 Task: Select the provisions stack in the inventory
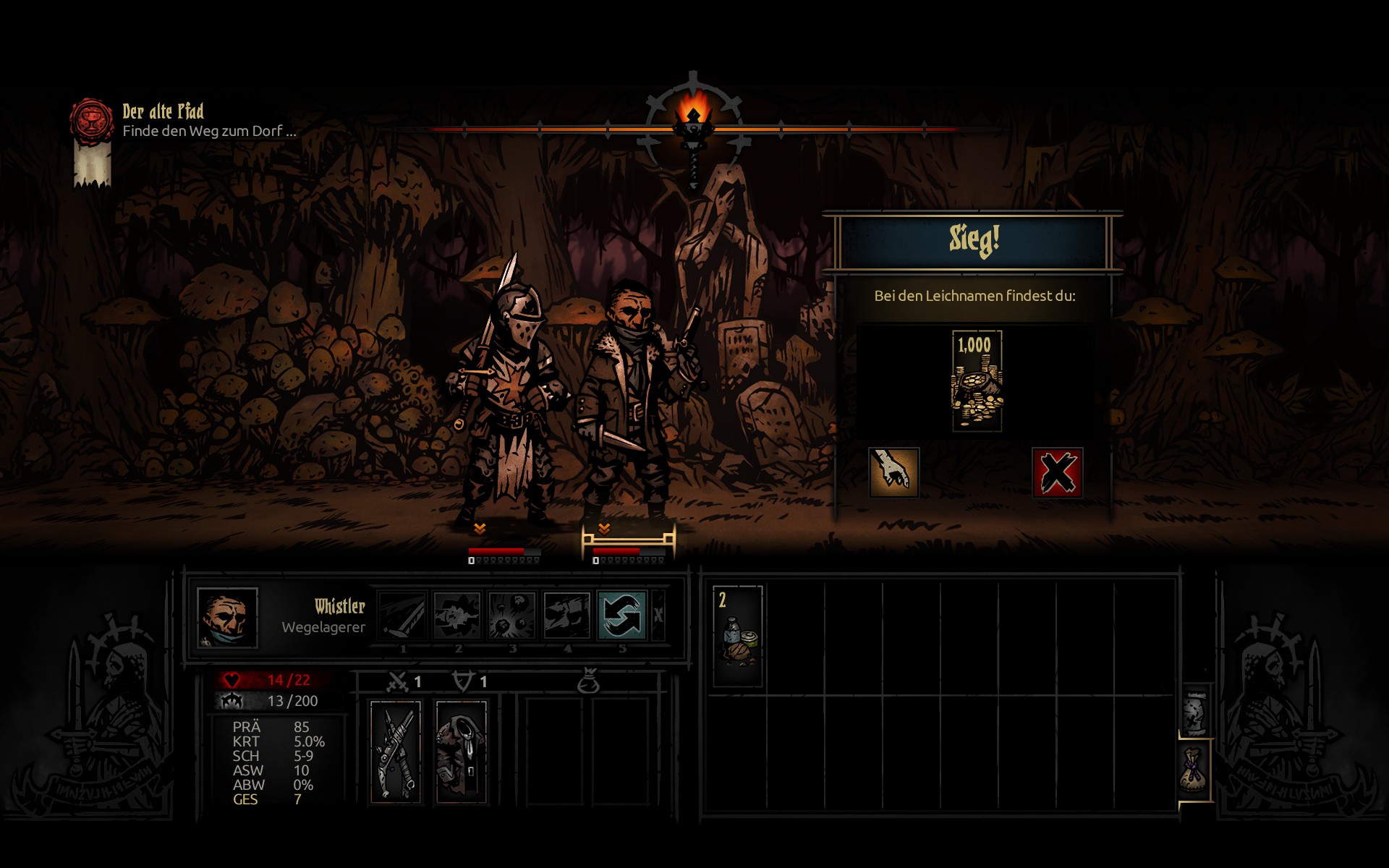(x=738, y=636)
